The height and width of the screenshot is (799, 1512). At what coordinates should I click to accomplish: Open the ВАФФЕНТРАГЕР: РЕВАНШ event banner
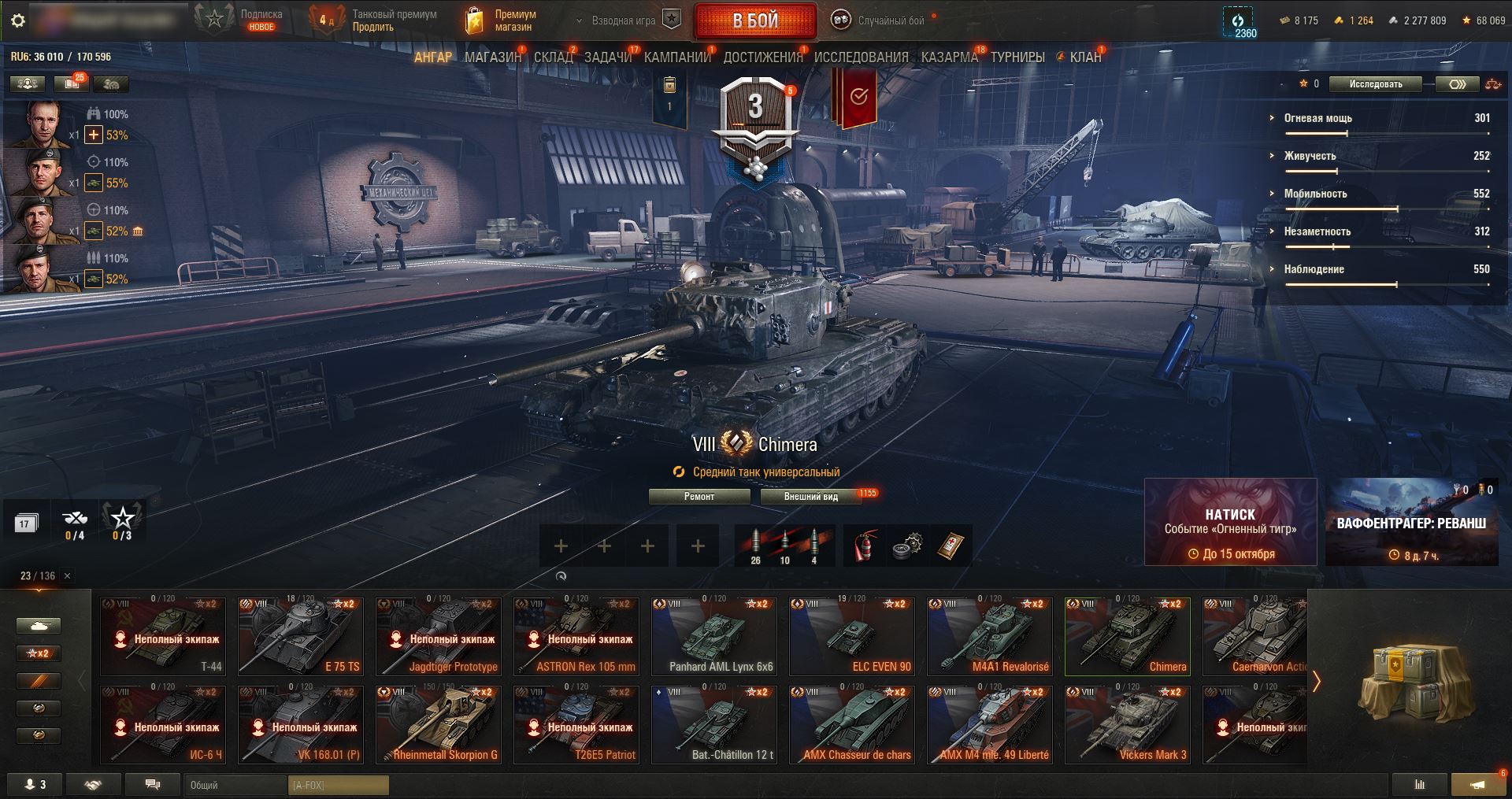coord(1411,522)
